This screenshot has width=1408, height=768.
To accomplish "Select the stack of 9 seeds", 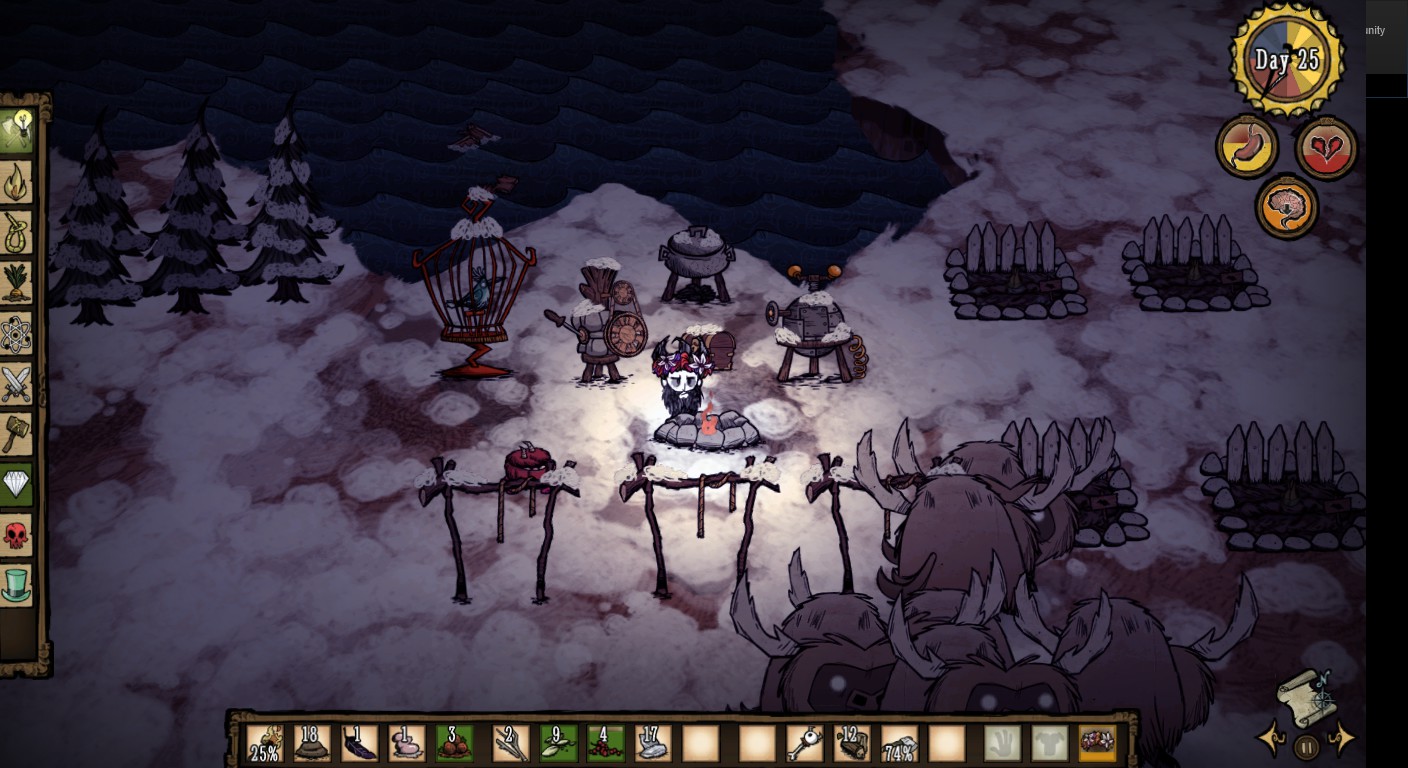I will tap(557, 744).
